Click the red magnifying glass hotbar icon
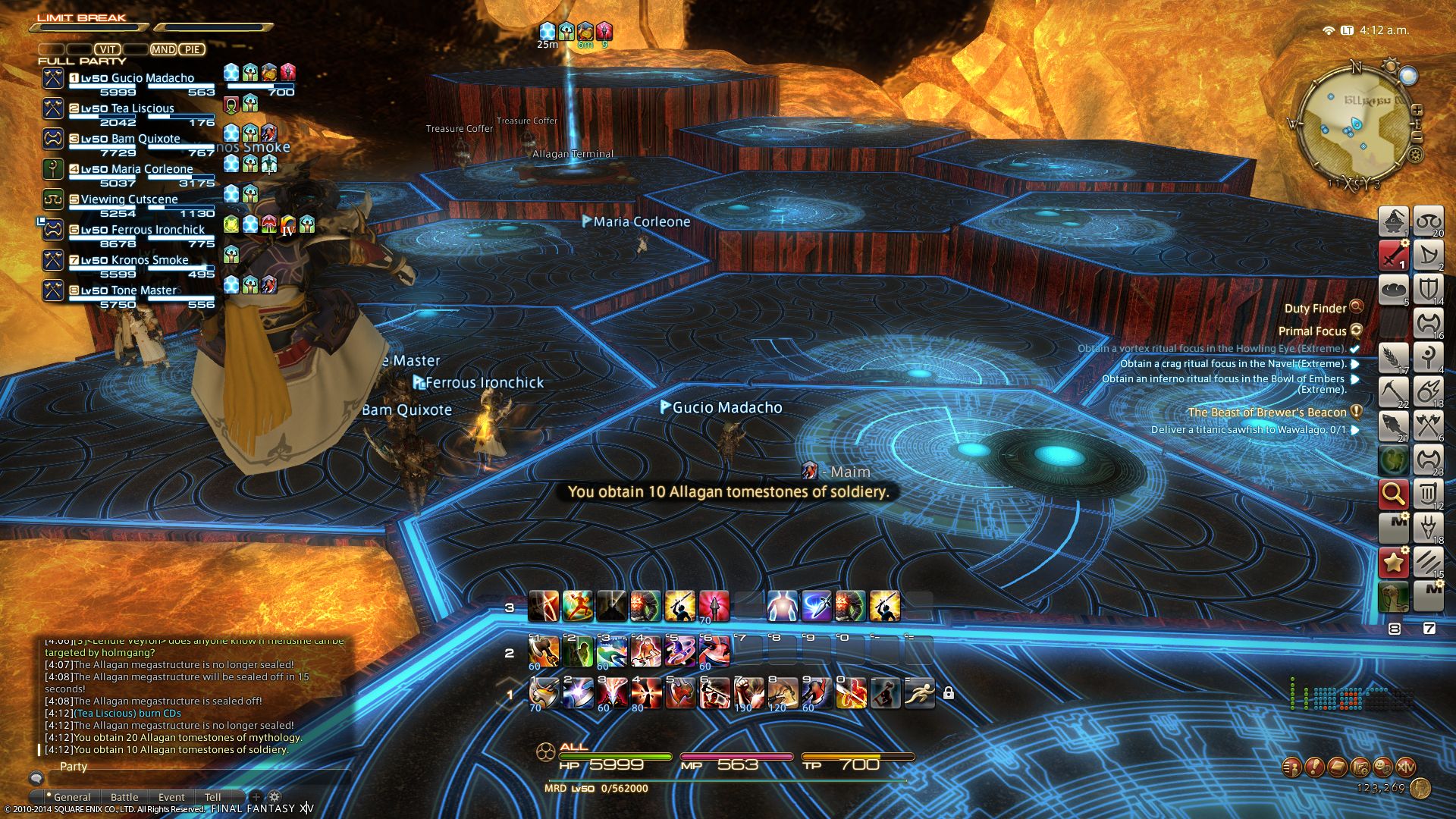Screen dimensions: 1456x819 point(1393,494)
